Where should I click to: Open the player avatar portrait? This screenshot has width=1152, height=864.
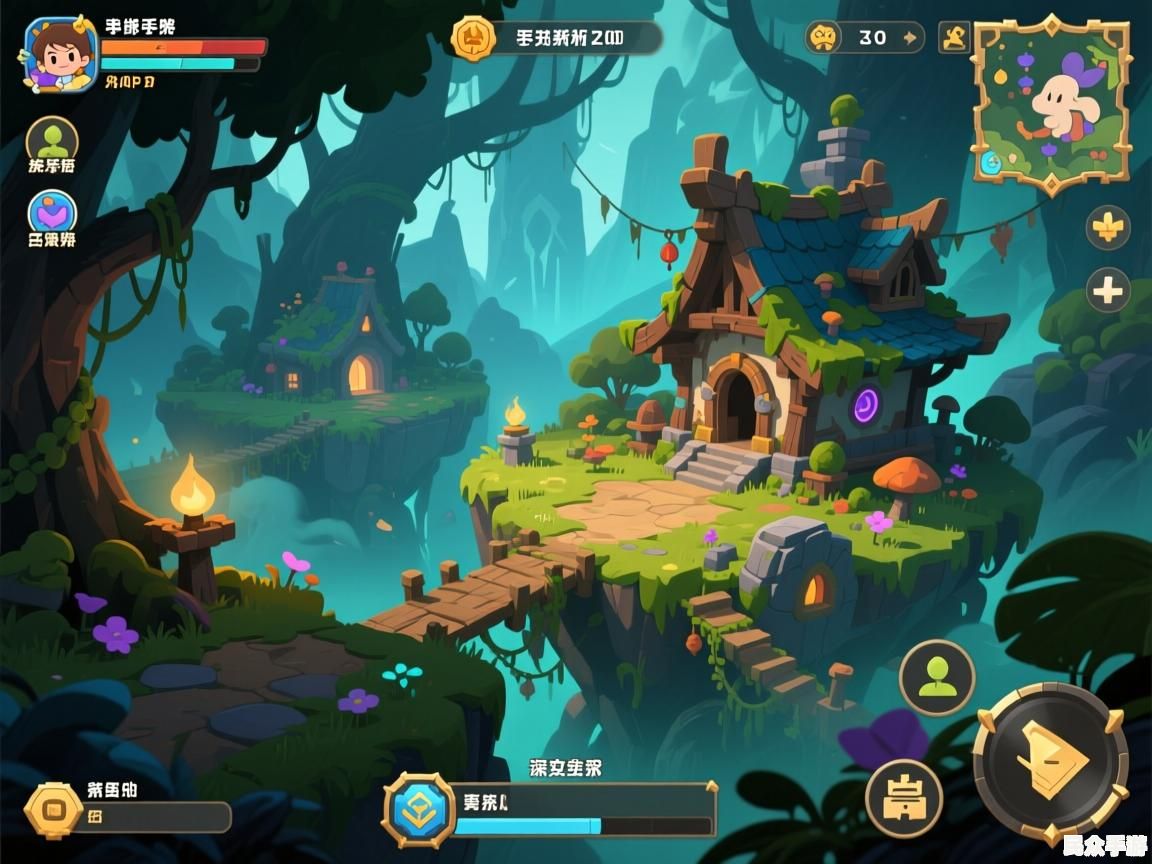59,52
